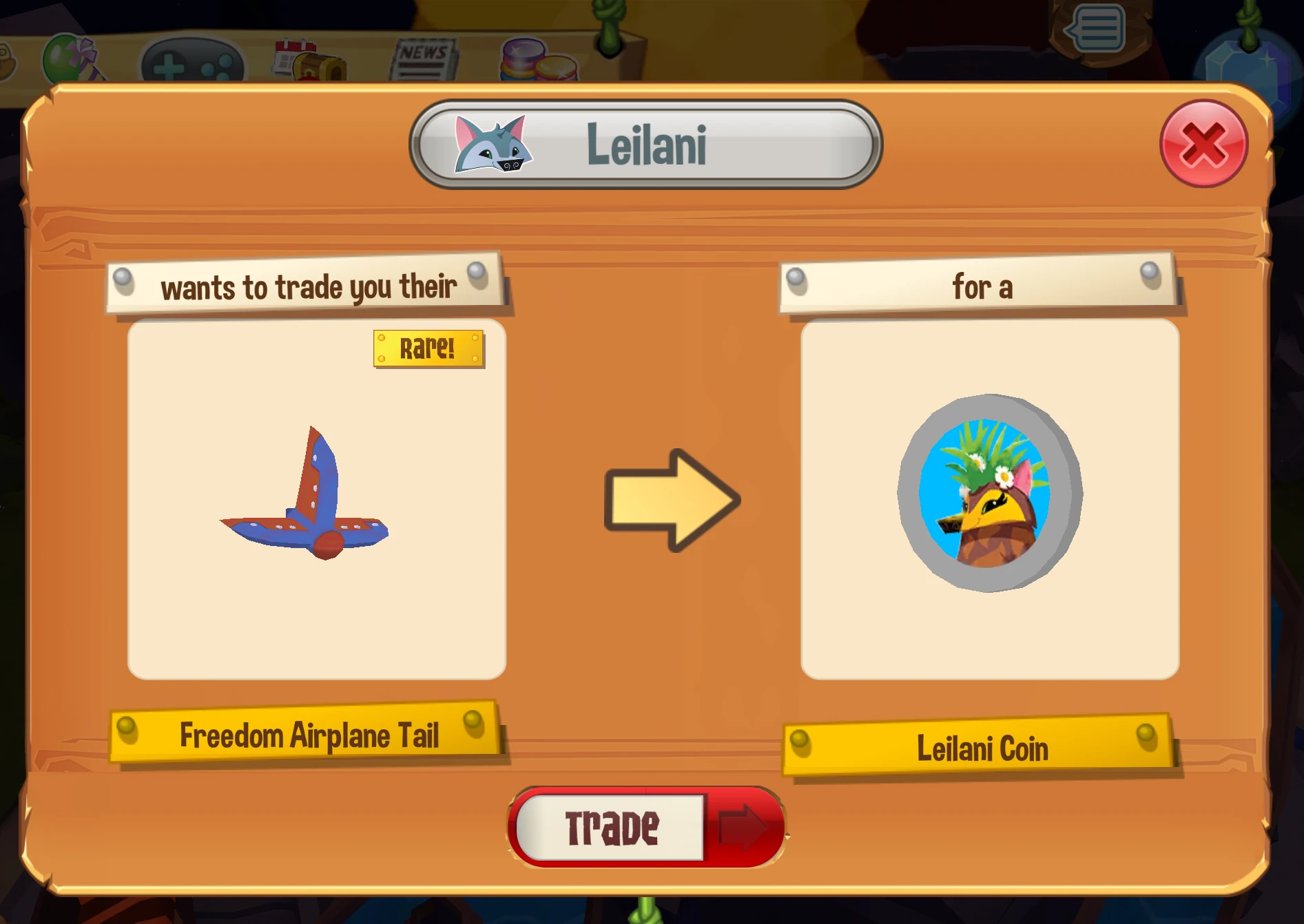Click the yellow RARE! tag
Image resolution: width=1304 pixels, height=924 pixels.
point(427,348)
